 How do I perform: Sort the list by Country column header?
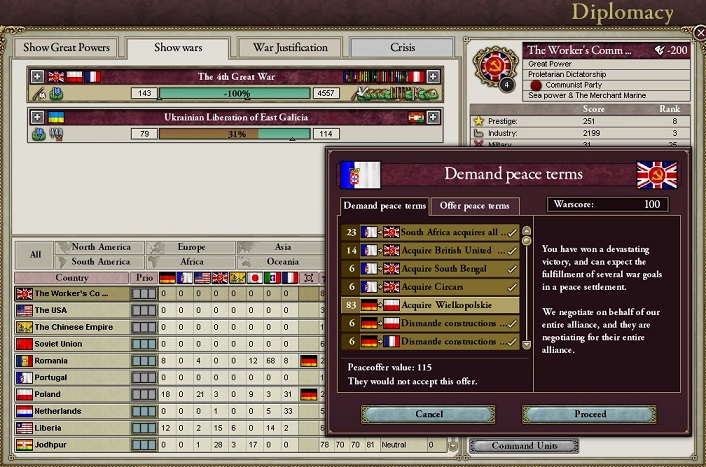(x=72, y=277)
